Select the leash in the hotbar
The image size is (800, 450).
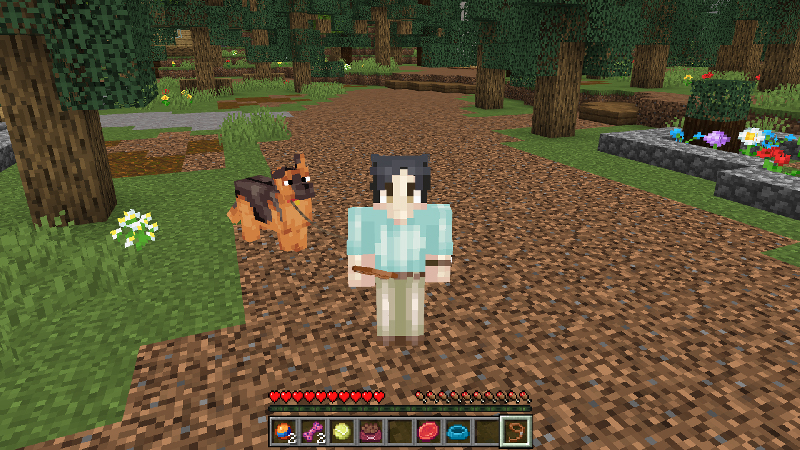(x=516, y=432)
